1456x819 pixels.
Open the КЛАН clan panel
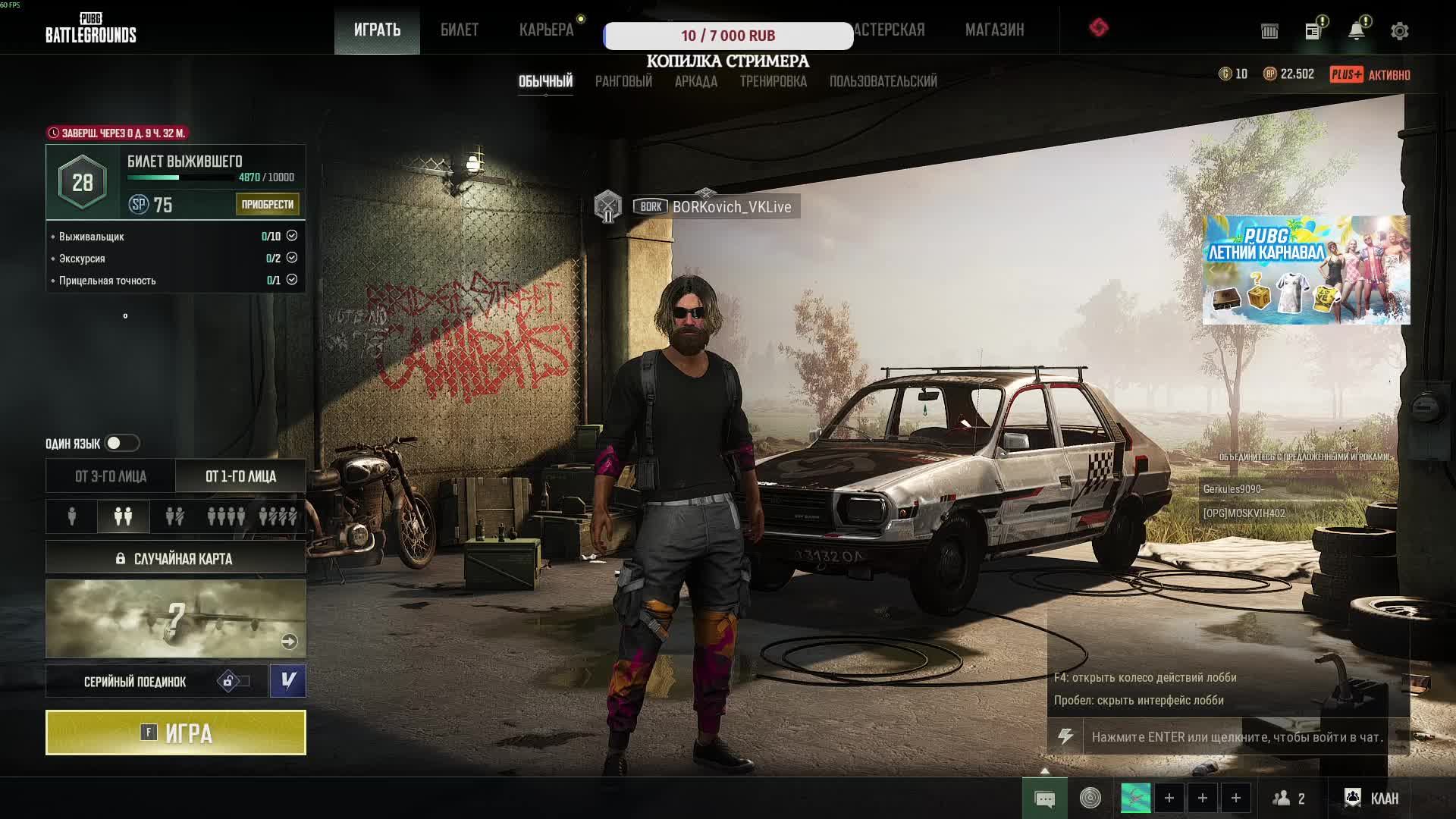click(1372, 798)
